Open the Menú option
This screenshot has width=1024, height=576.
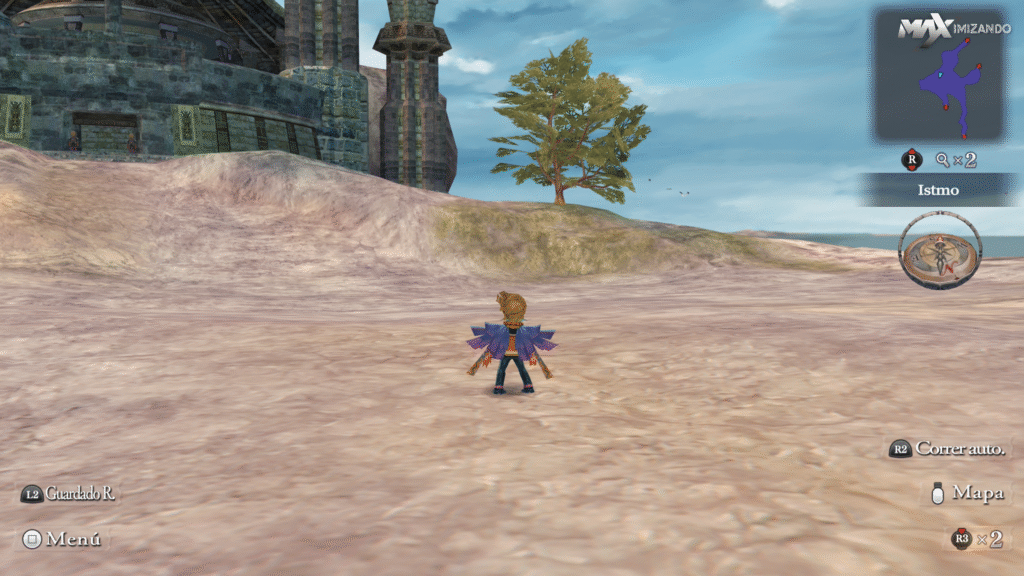coord(62,539)
